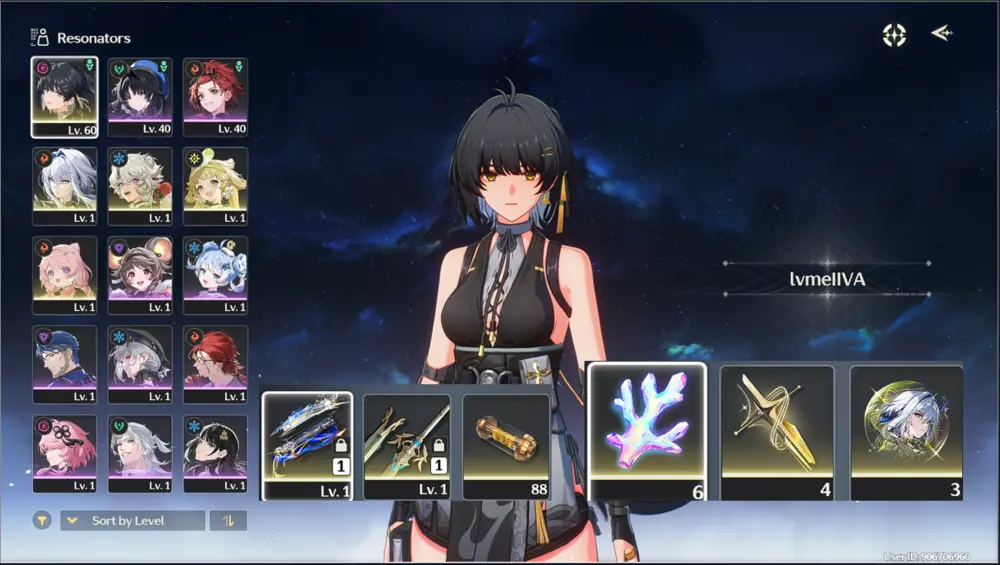This screenshot has width=1000, height=565.
Task: Open the filter funnel button
Action: [x=42, y=521]
